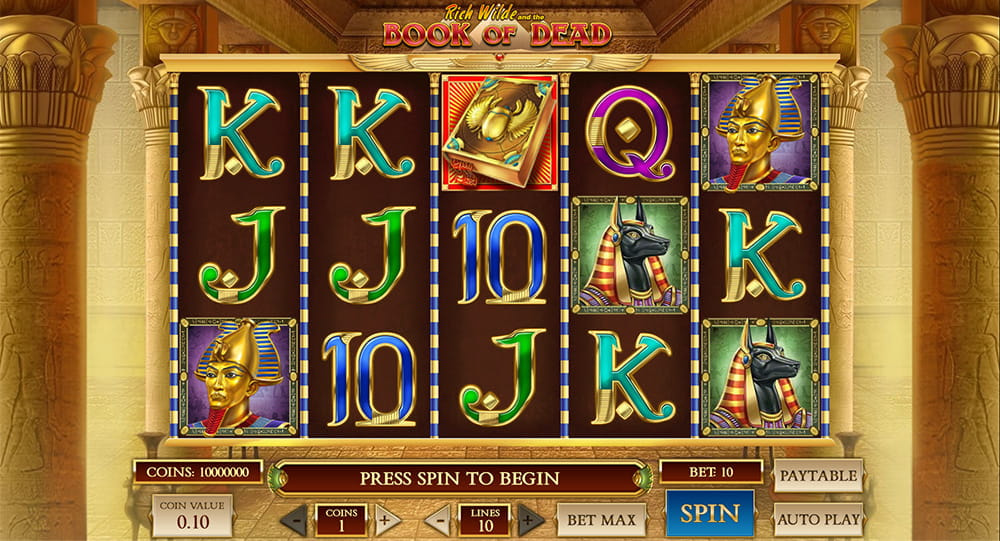Click the Coin Value button
The image size is (1000, 541).
pyautogui.click(x=192, y=516)
